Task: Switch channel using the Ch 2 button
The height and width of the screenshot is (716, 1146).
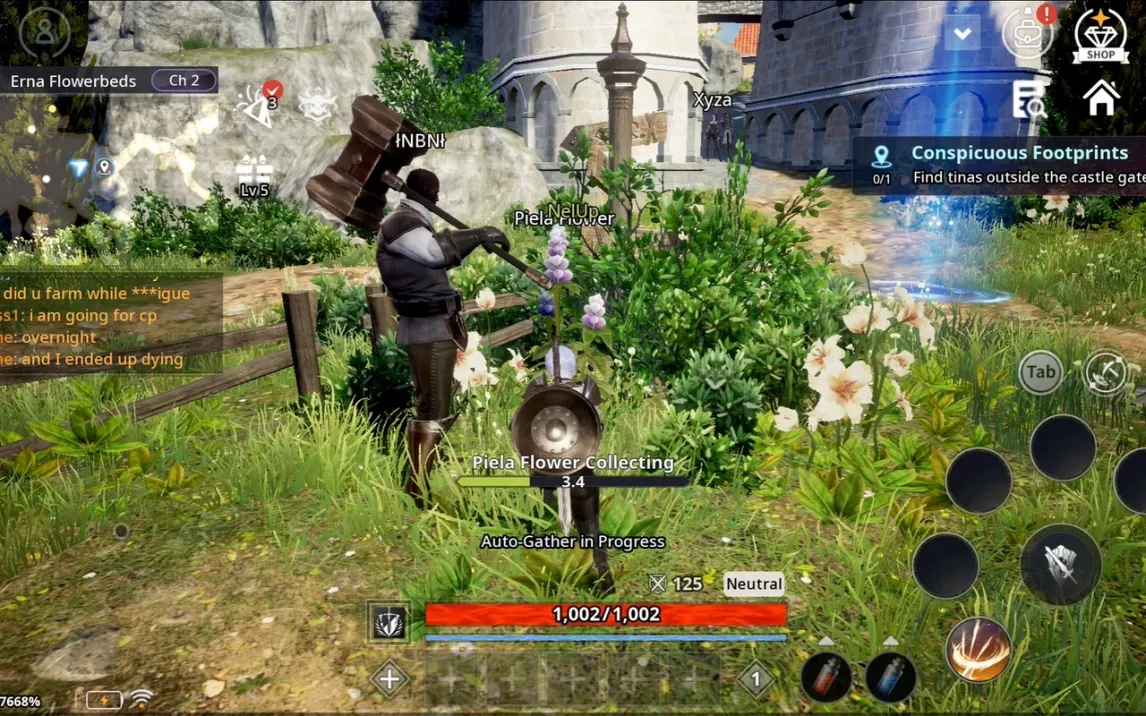Action: (184, 80)
